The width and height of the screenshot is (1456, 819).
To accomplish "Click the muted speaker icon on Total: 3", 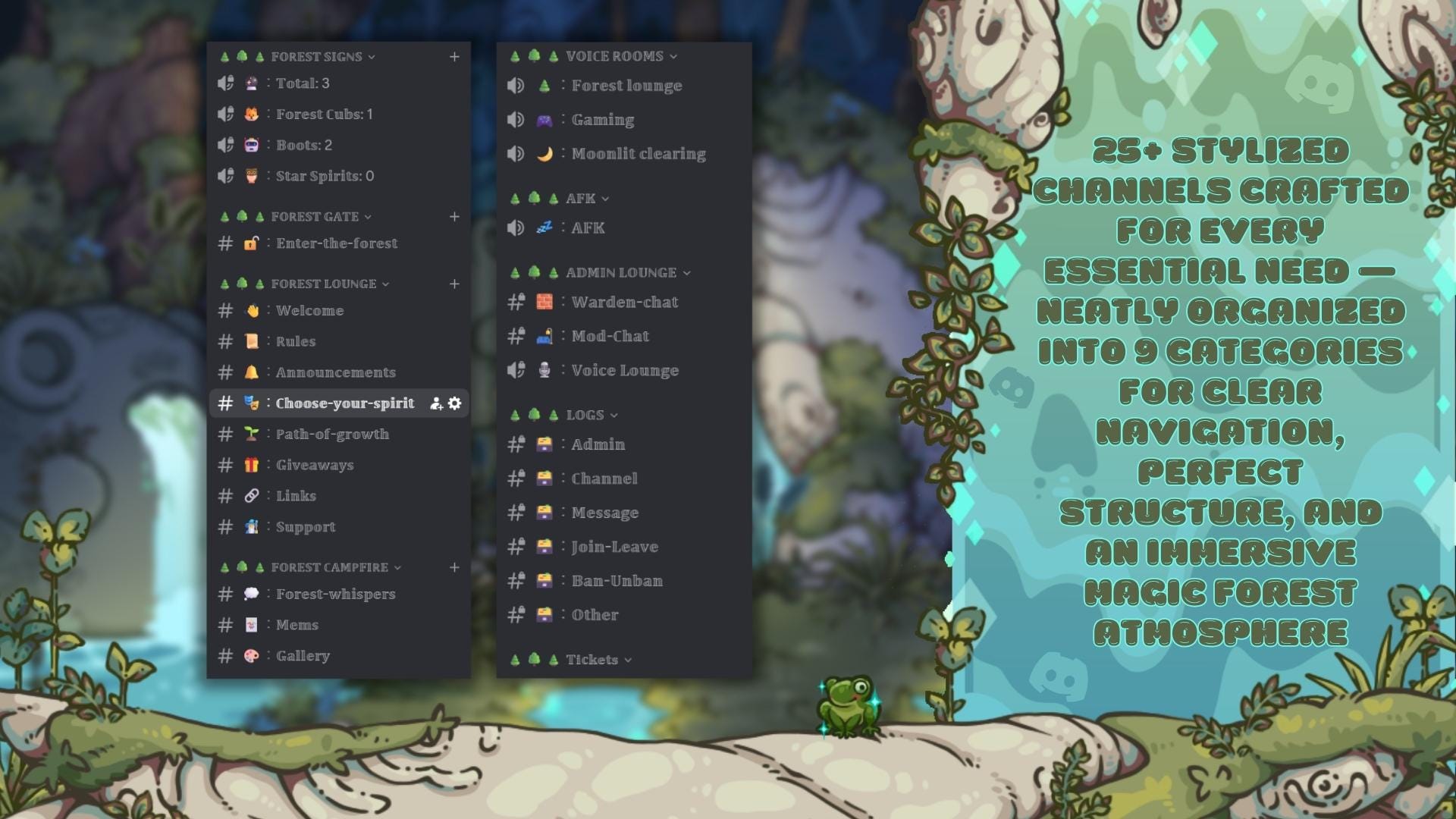I will [x=225, y=83].
